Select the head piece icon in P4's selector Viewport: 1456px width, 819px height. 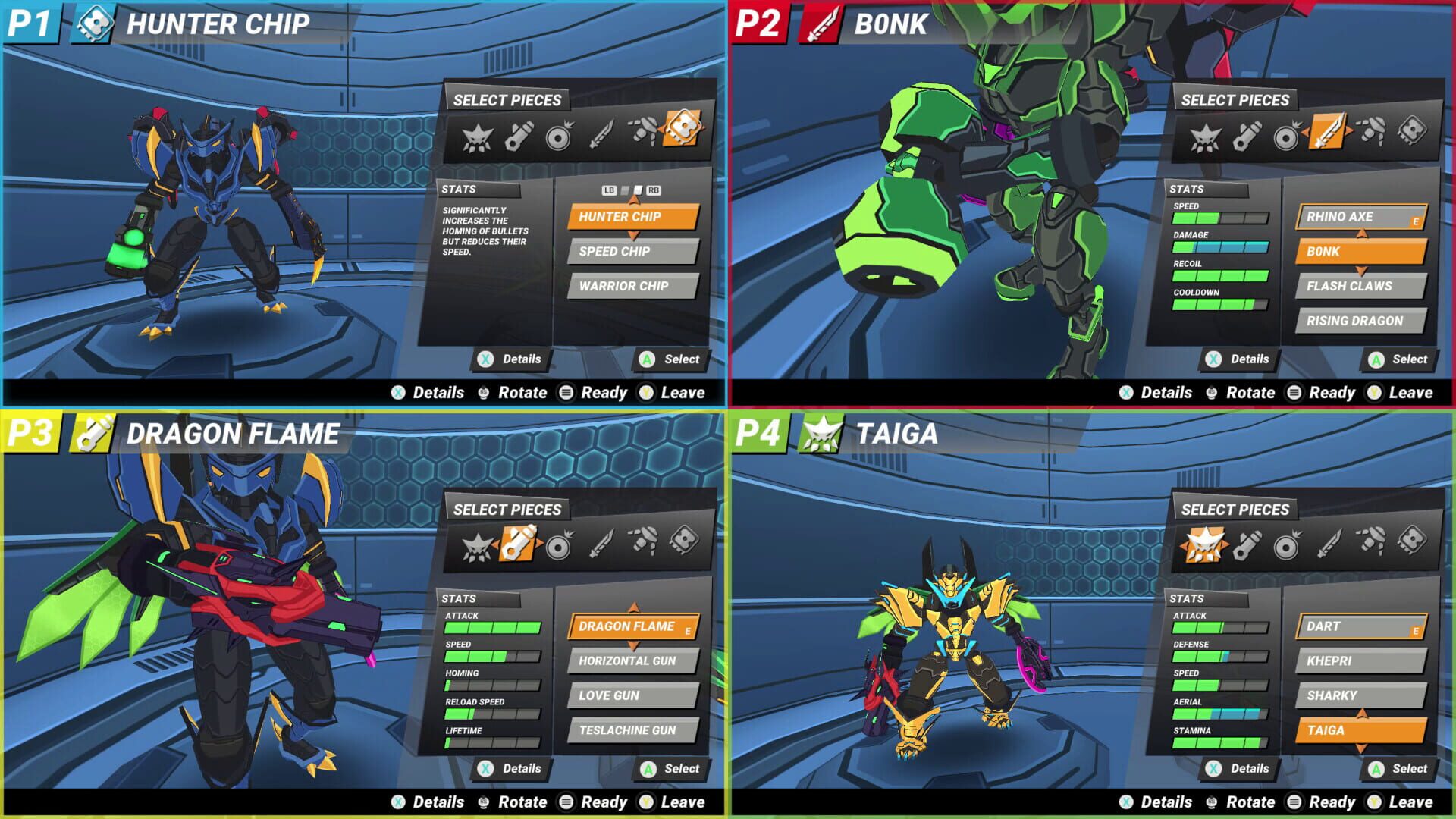pos(1204,544)
